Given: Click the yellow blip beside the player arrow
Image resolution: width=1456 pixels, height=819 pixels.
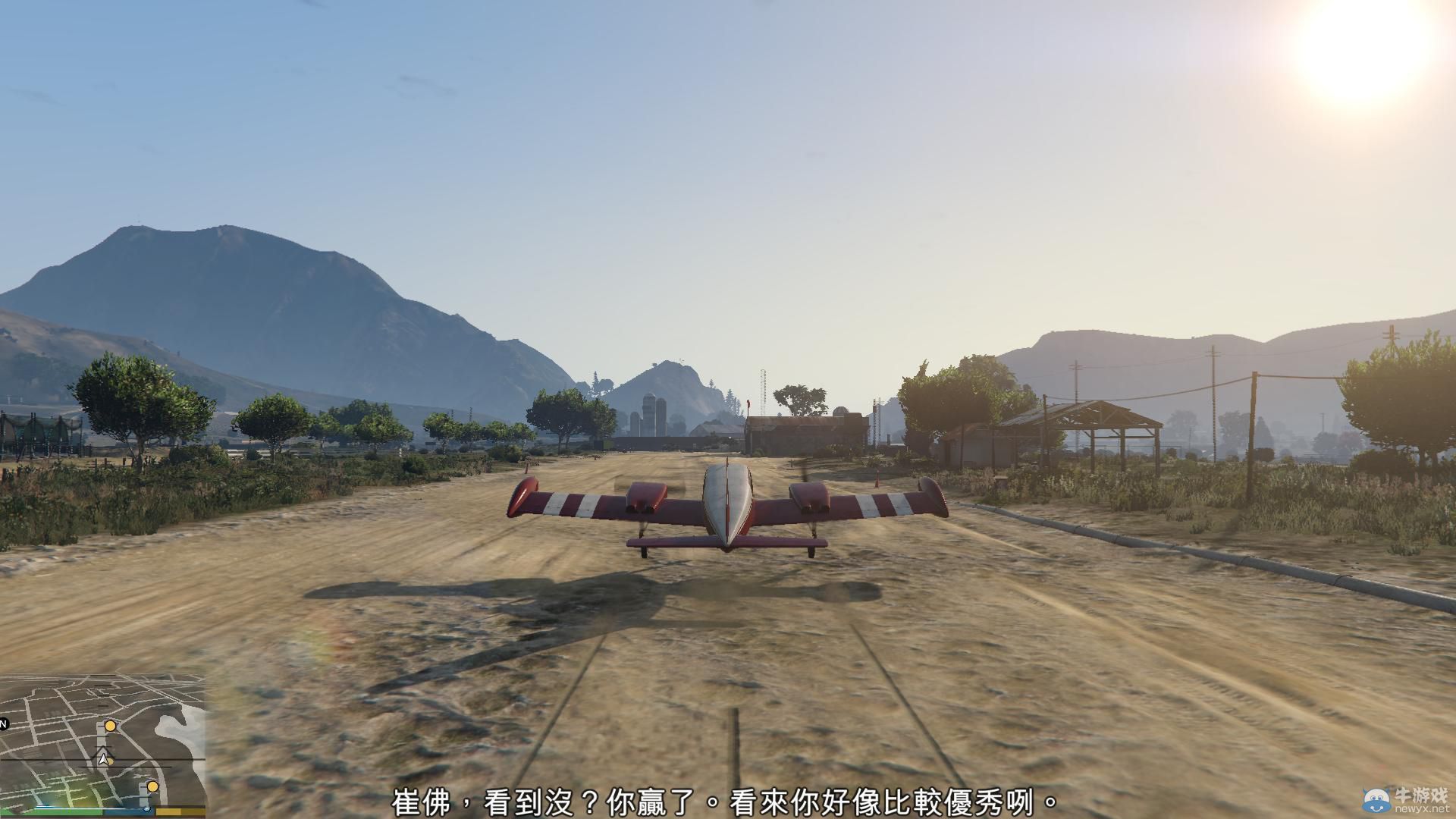Looking at the screenshot, I should 111,761.
